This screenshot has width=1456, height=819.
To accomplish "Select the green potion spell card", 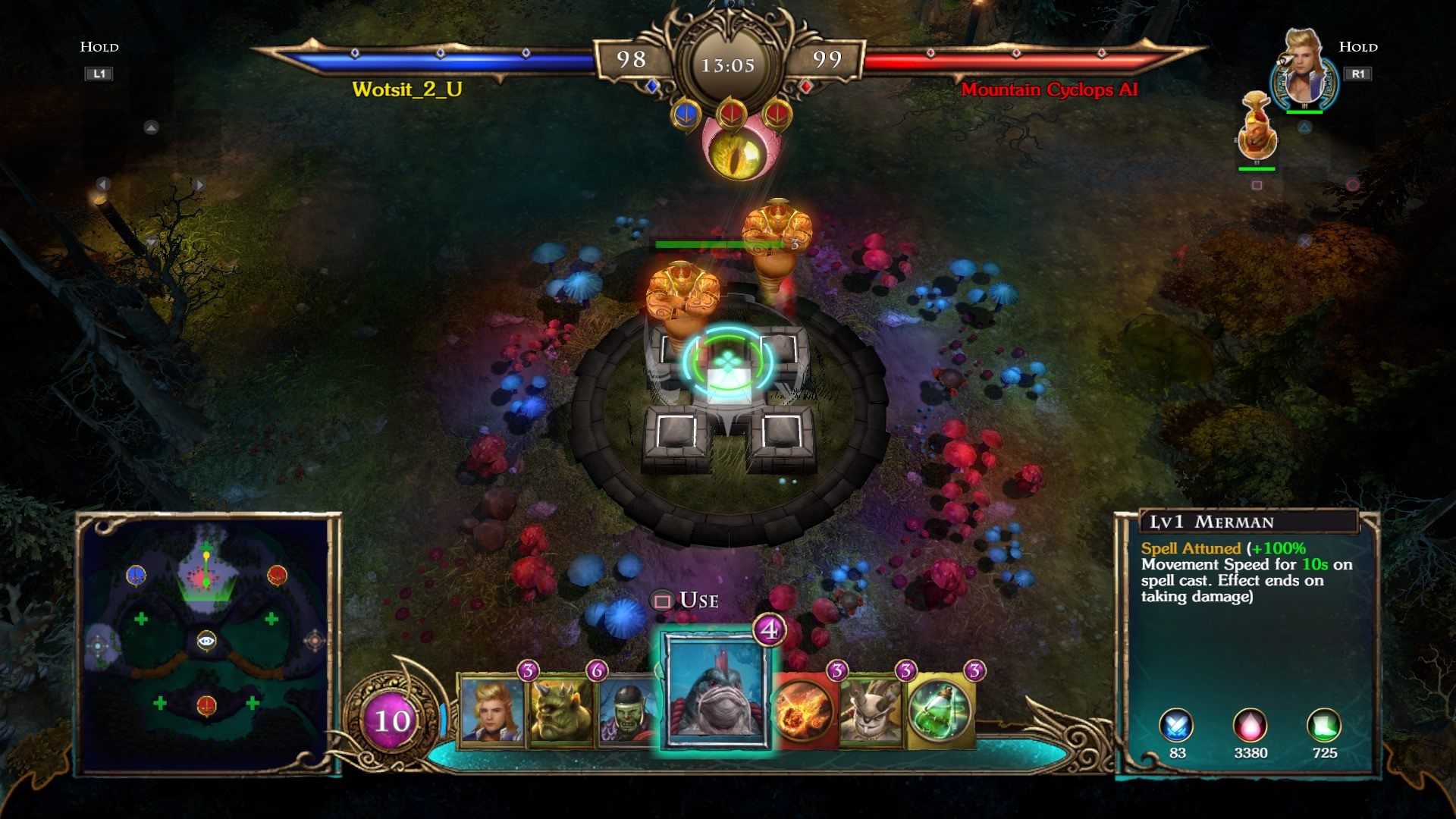I will (x=940, y=711).
